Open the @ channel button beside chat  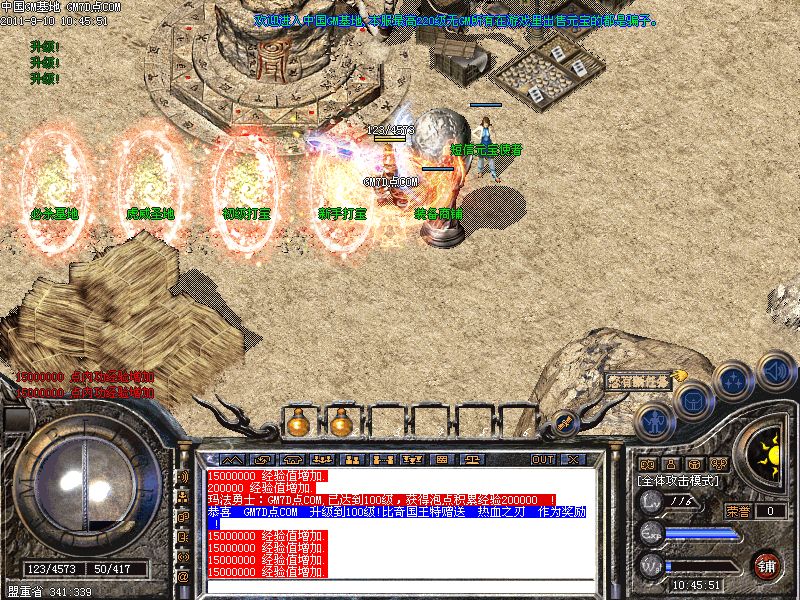(183, 577)
